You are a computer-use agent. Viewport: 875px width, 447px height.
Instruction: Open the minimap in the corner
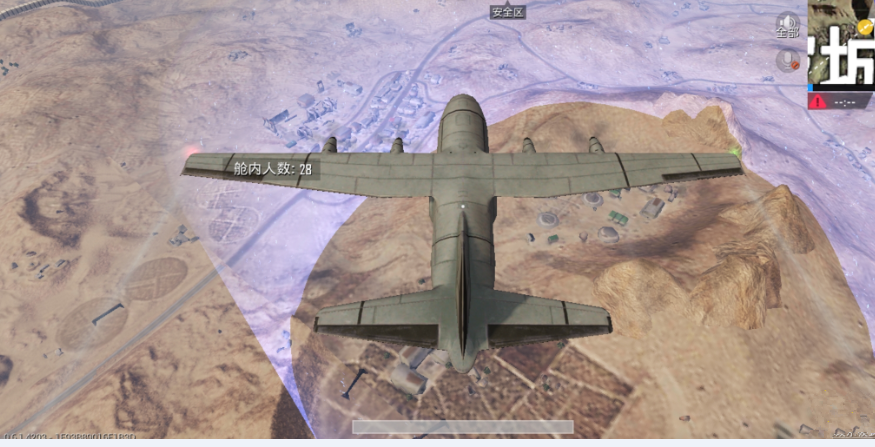pos(841,42)
